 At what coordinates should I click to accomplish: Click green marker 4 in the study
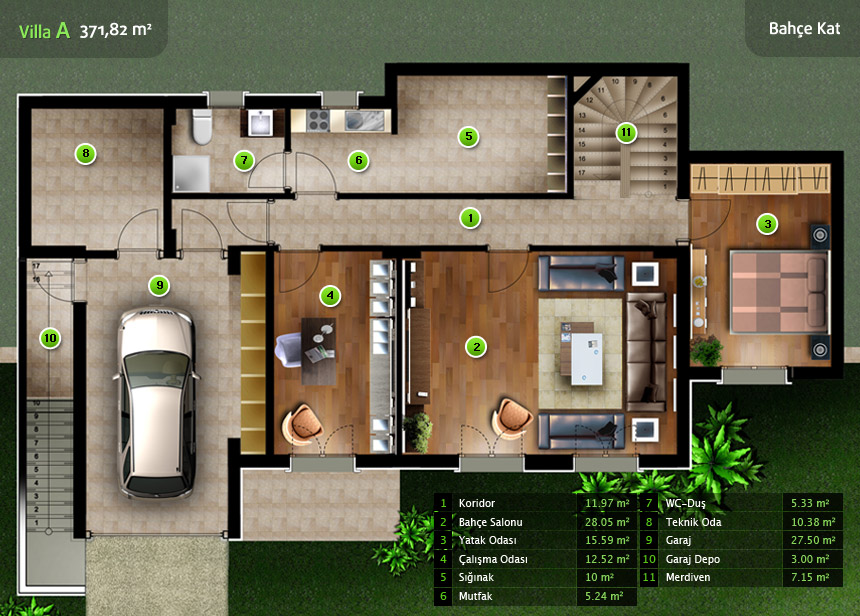point(329,295)
